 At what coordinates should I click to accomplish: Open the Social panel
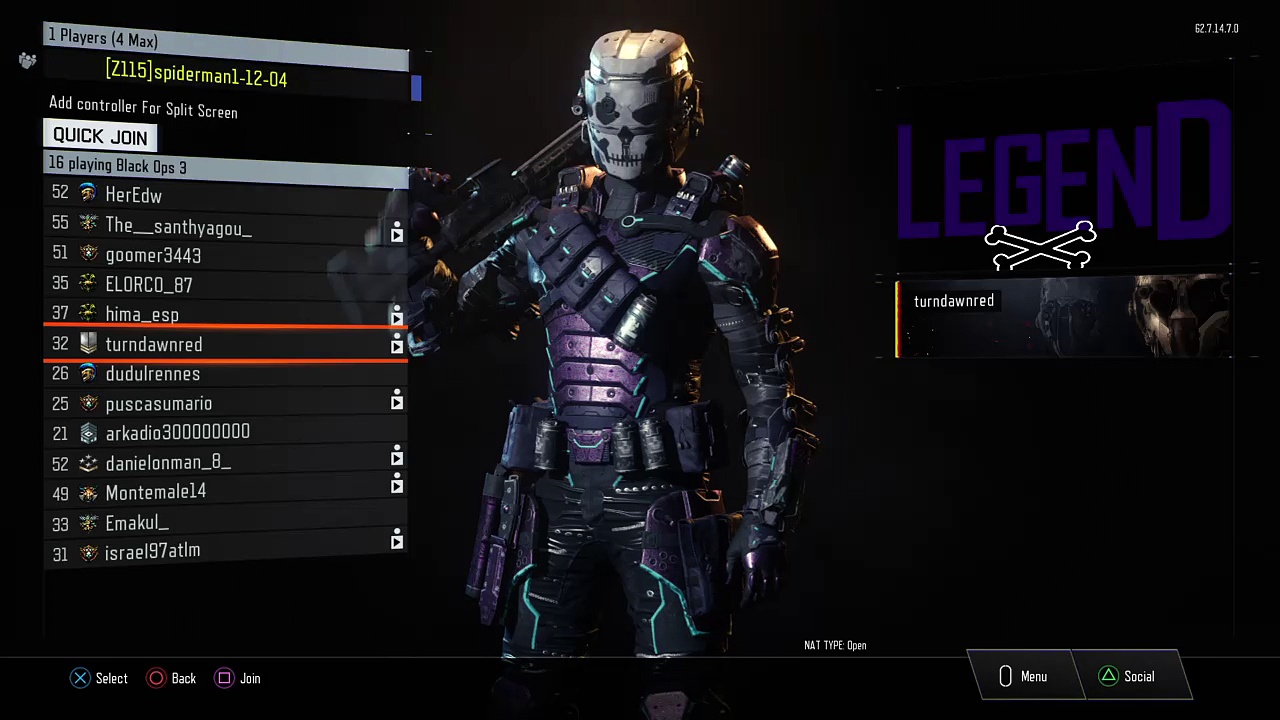[1127, 677]
